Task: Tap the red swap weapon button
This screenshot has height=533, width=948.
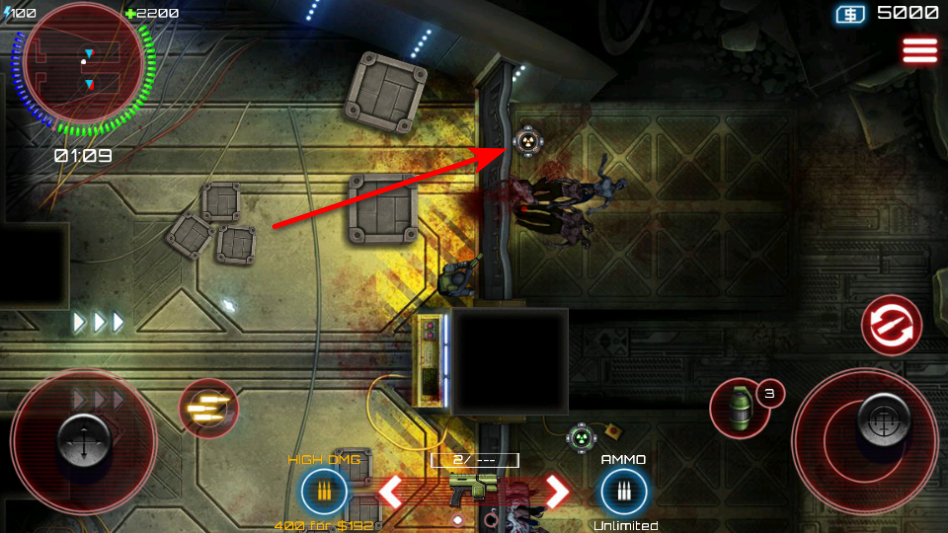Action: click(x=891, y=325)
